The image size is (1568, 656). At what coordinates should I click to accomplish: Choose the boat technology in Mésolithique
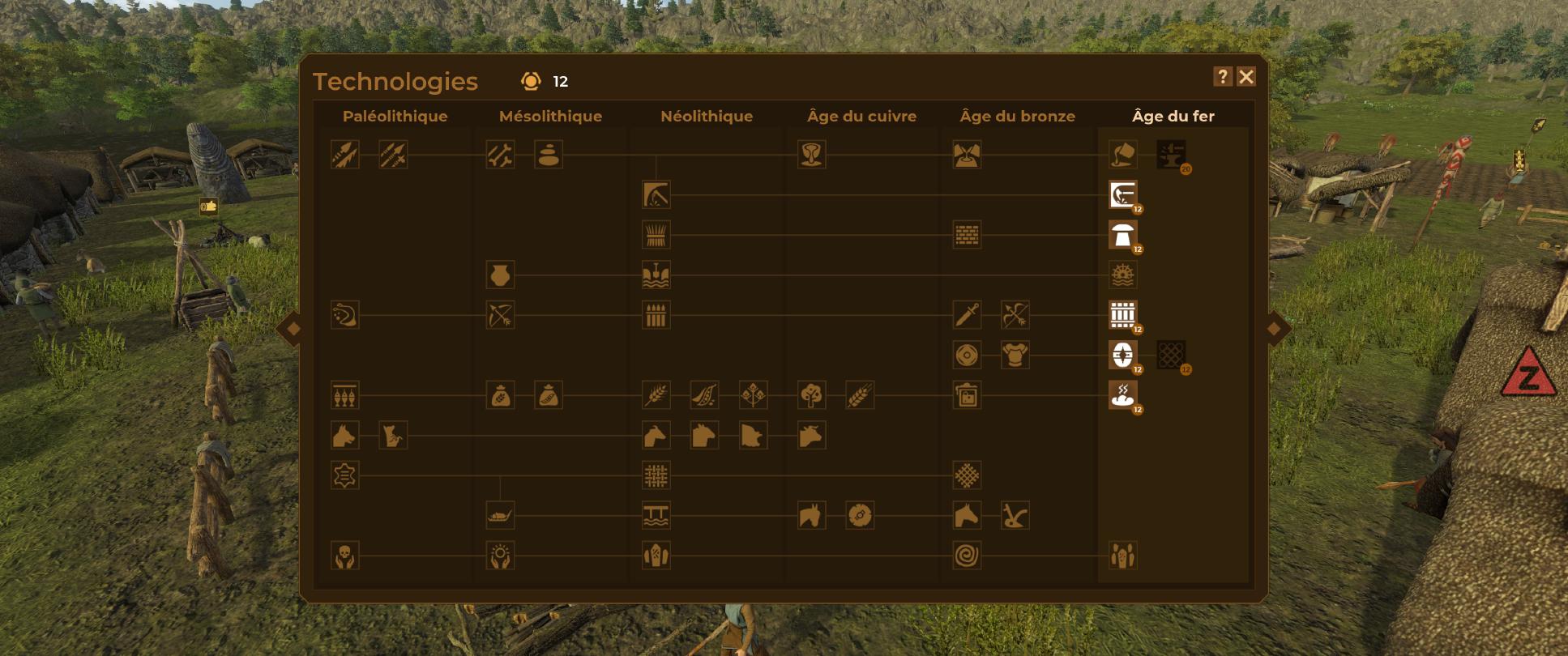click(501, 518)
